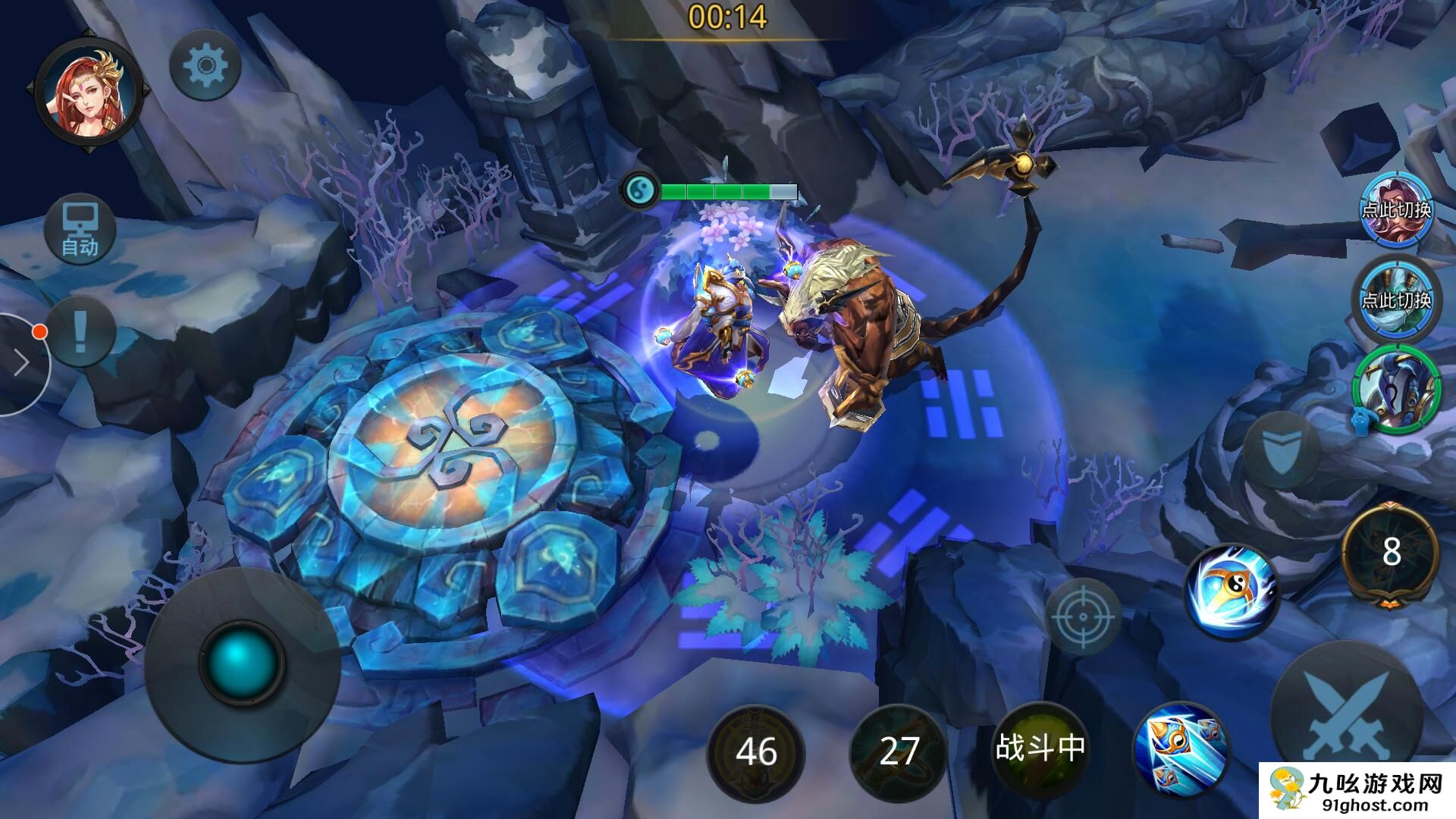Tap the skill showing 27 cooldown

898,751
